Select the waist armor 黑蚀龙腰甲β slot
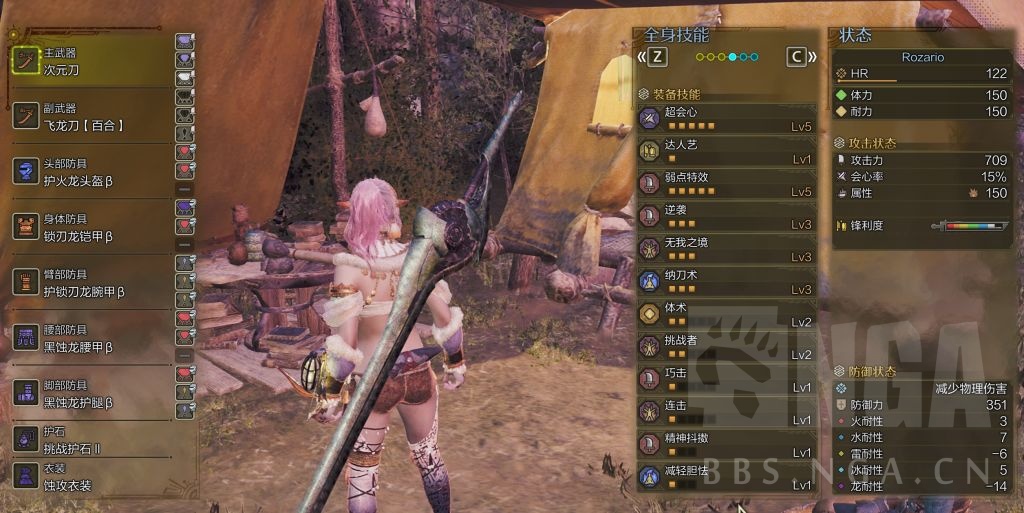 click(x=90, y=338)
